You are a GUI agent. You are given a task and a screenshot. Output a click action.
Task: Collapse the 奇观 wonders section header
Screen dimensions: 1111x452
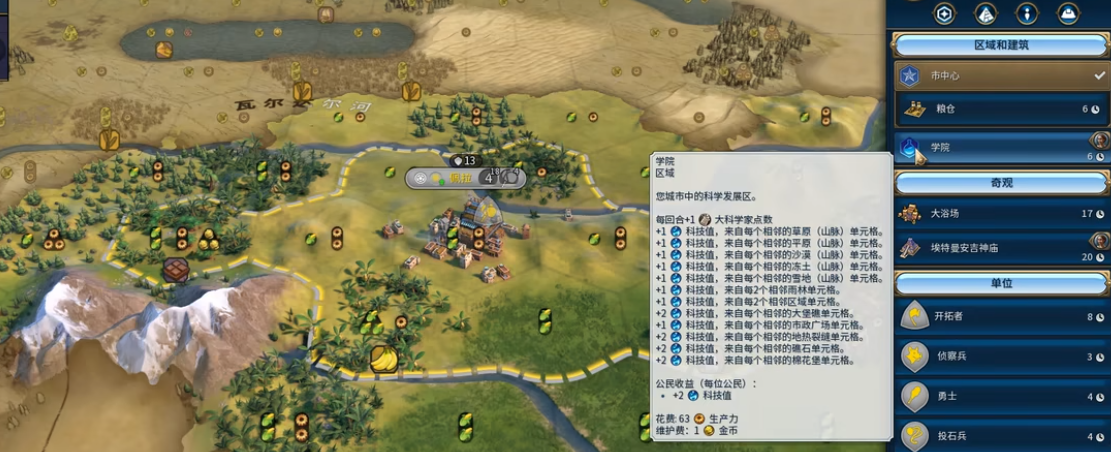(x=1000, y=183)
